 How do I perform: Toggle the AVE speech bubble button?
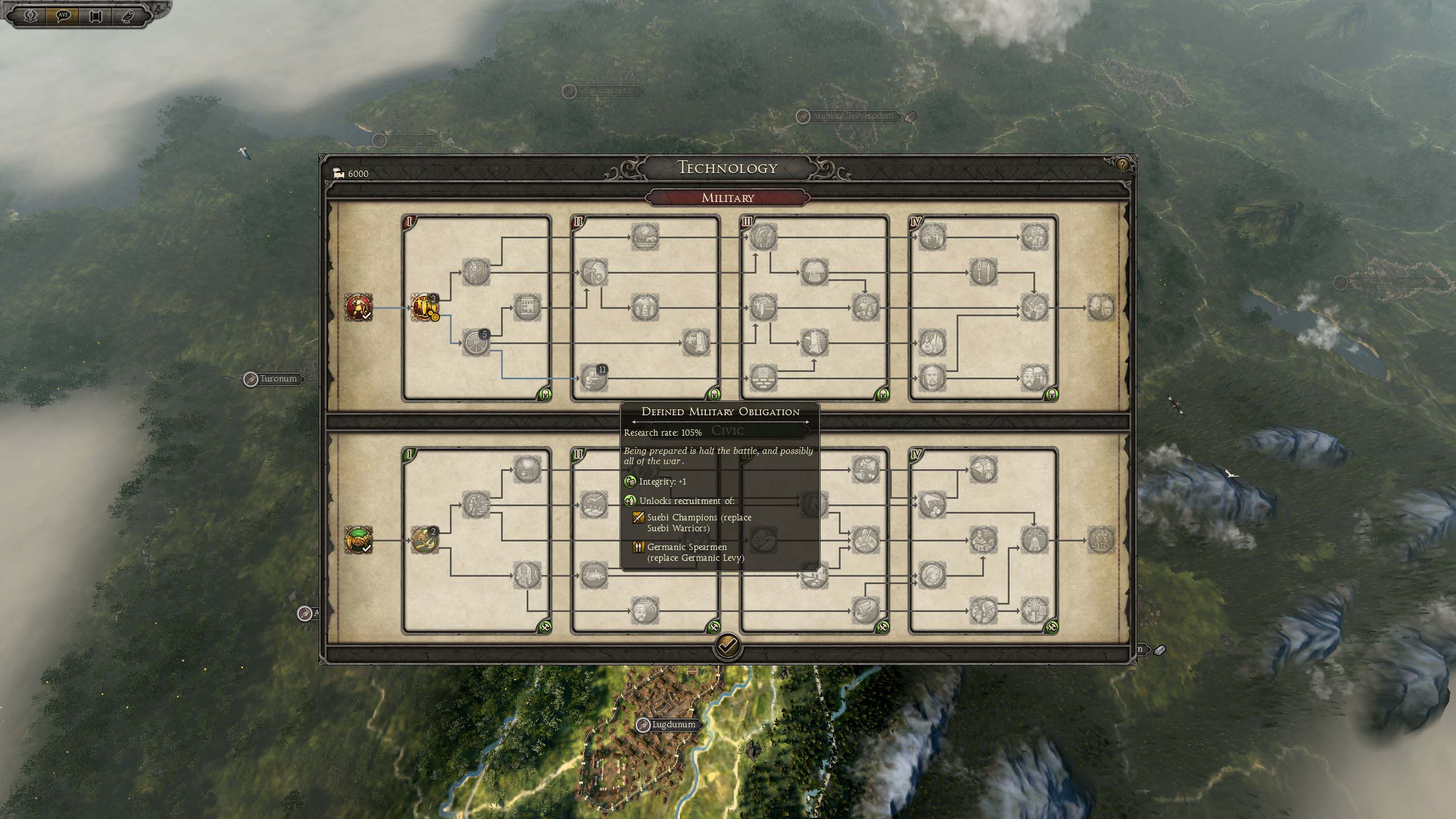[63, 15]
